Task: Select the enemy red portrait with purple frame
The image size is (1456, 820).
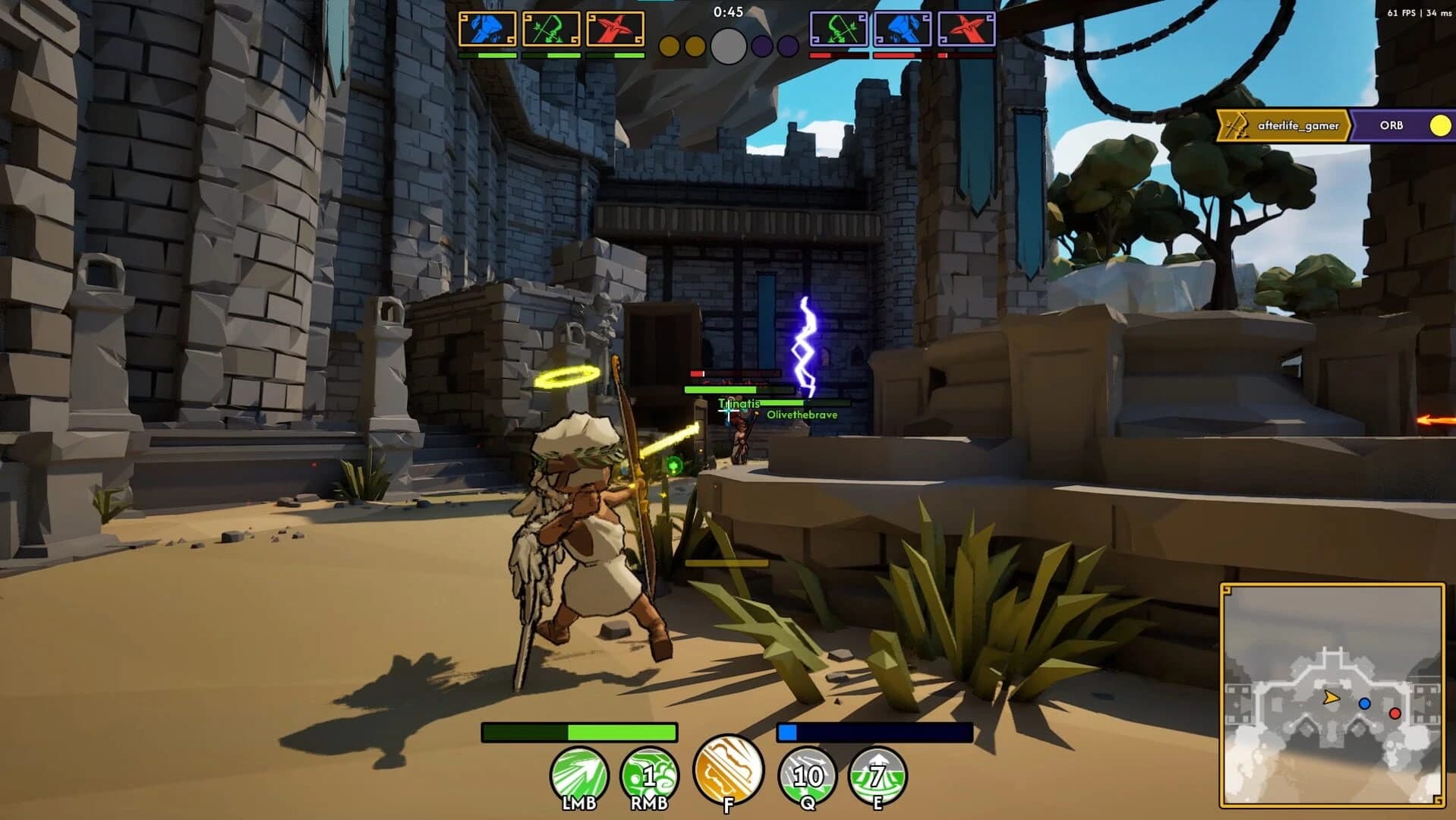Action: pyautogui.click(x=966, y=29)
